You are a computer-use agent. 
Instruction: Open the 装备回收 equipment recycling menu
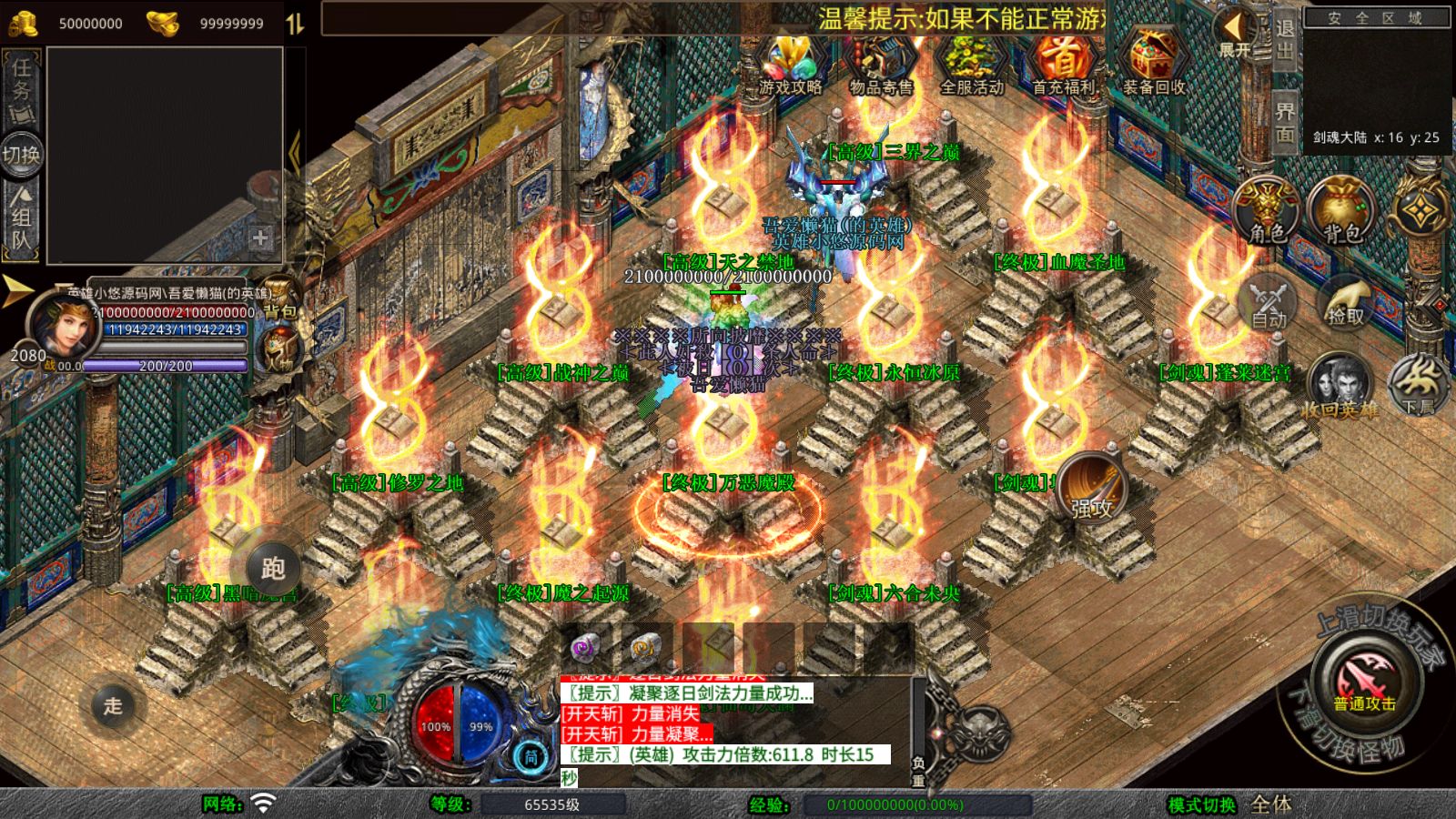pyautogui.click(x=1153, y=66)
